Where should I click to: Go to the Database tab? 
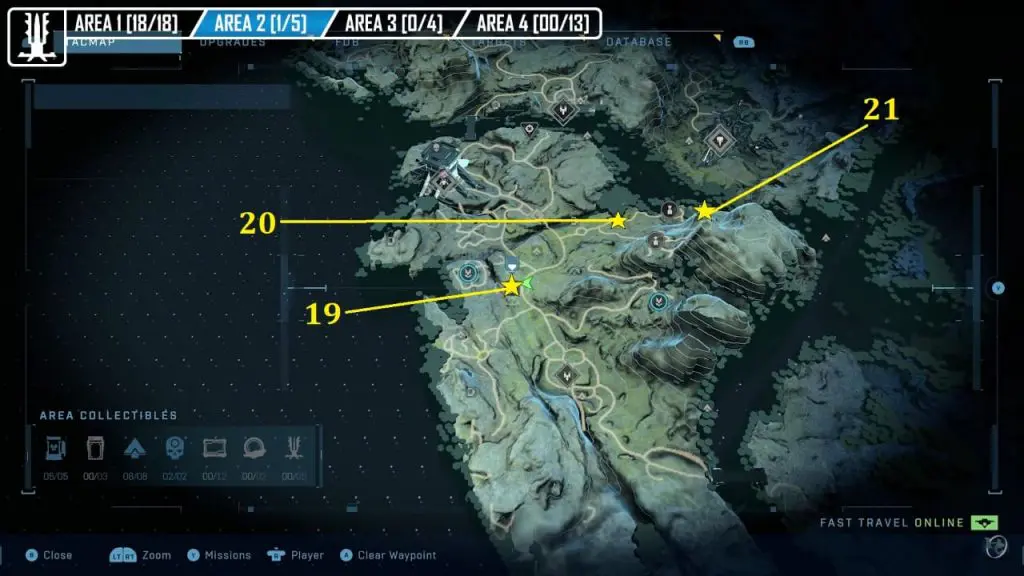[638, 43]
